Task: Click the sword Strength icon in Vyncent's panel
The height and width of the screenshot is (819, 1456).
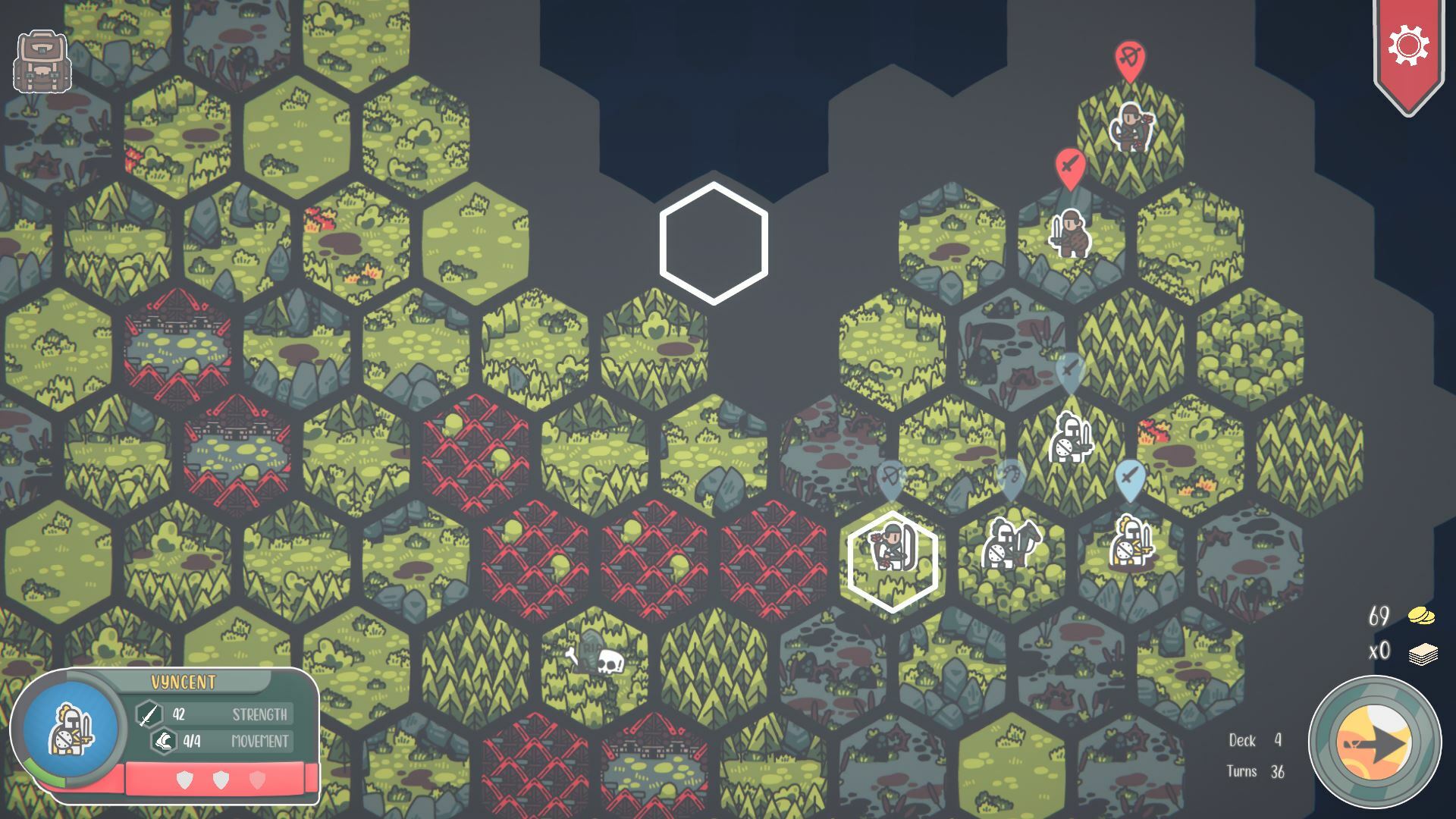Action: [x=149, y=713]
